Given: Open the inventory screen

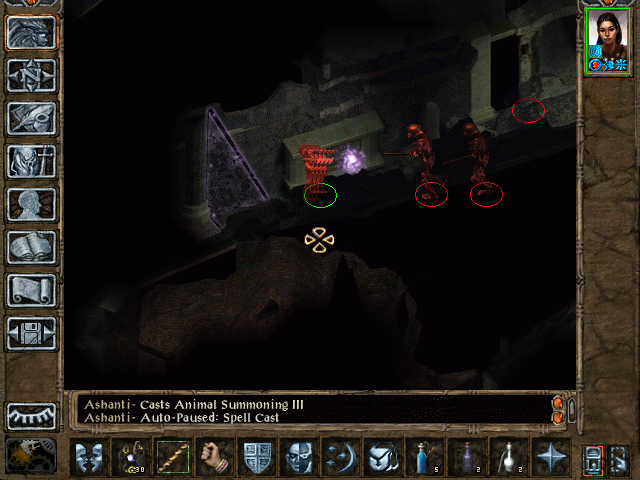Looking at the screenshot, I should pos(31,160).
